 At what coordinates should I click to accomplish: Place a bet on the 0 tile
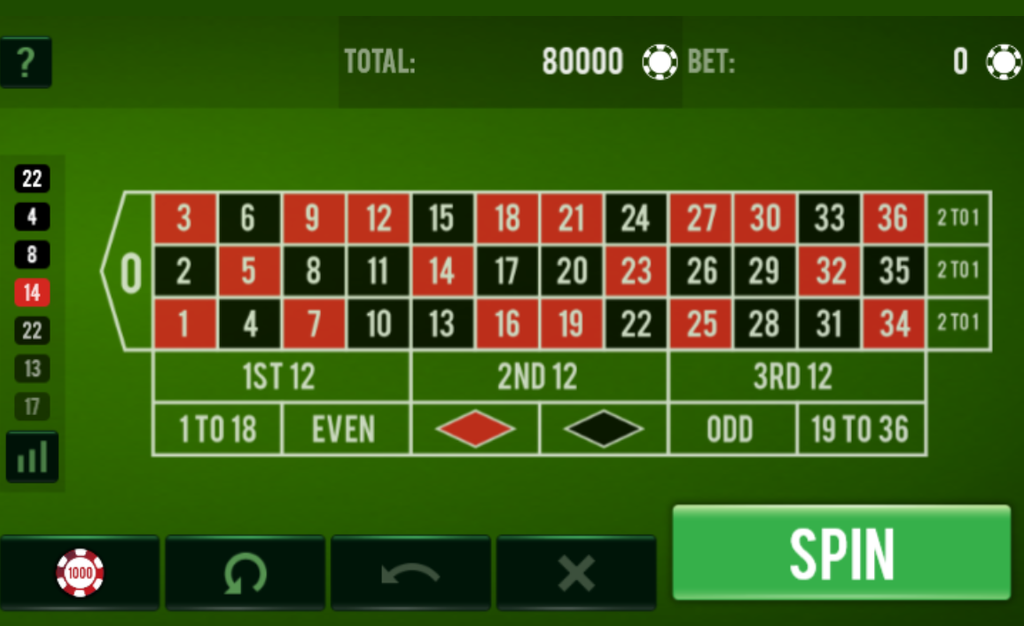coord(130,271)
